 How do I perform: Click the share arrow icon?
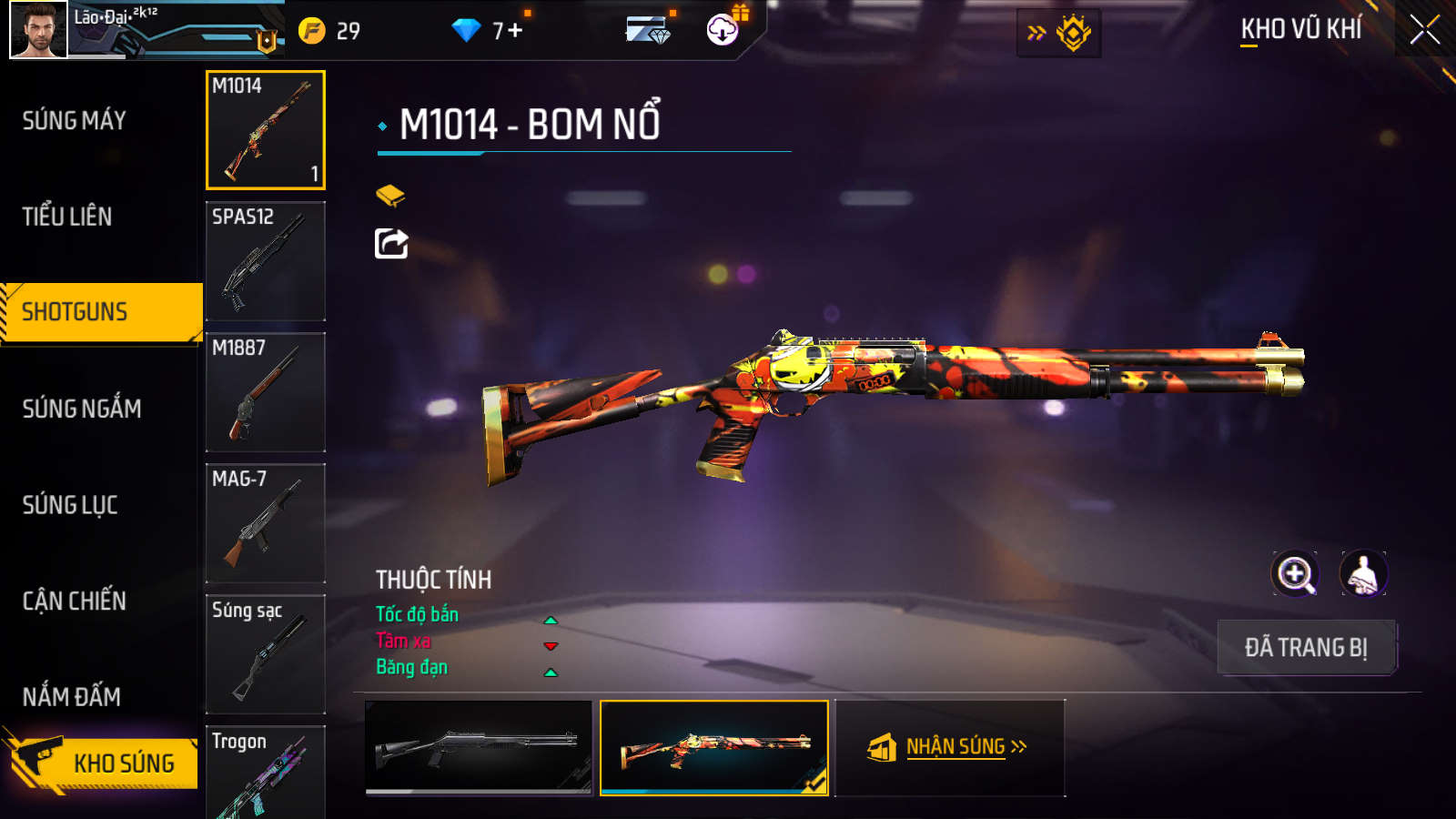coord(391,243)
